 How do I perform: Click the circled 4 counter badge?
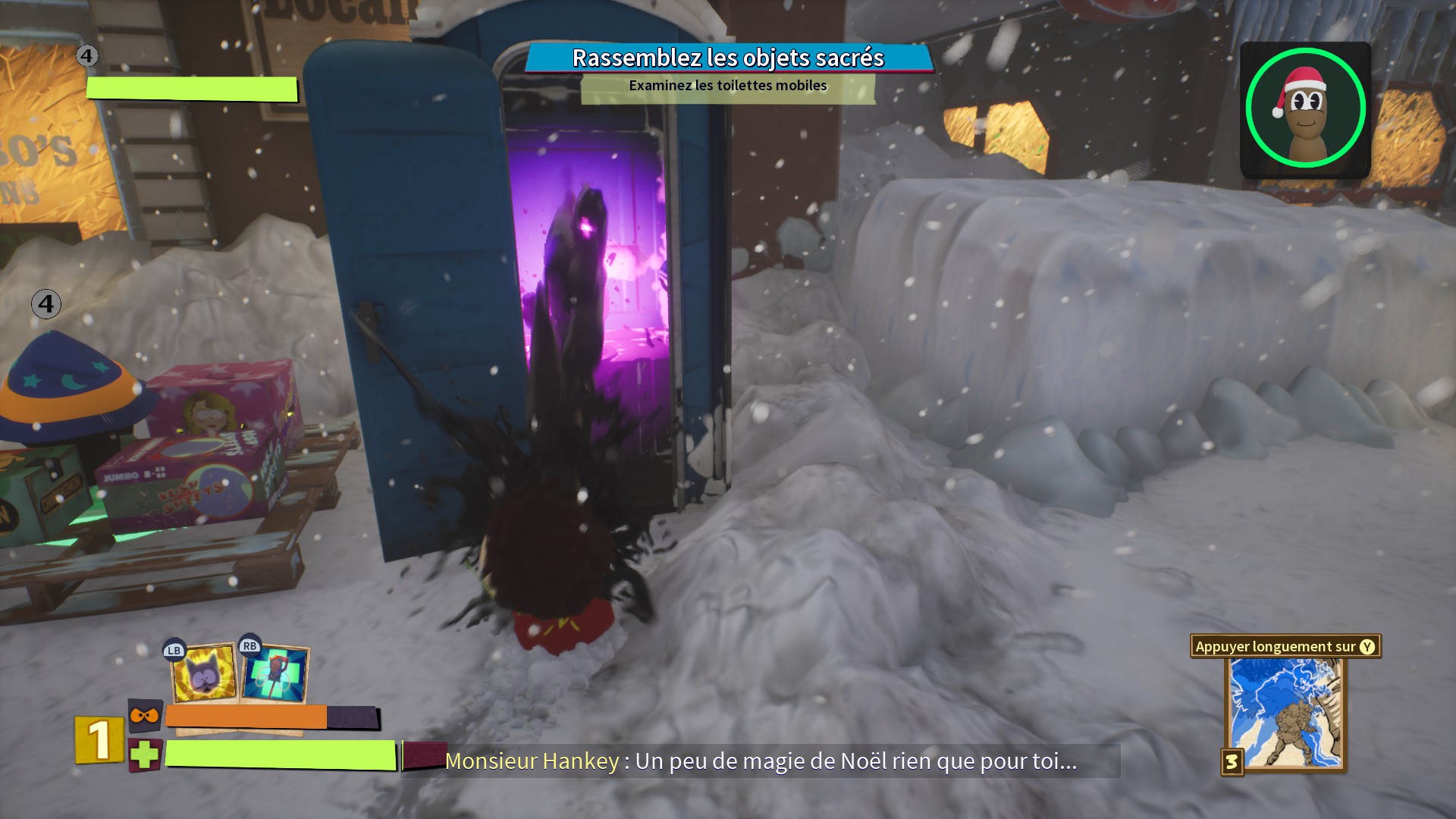[86, 55]
